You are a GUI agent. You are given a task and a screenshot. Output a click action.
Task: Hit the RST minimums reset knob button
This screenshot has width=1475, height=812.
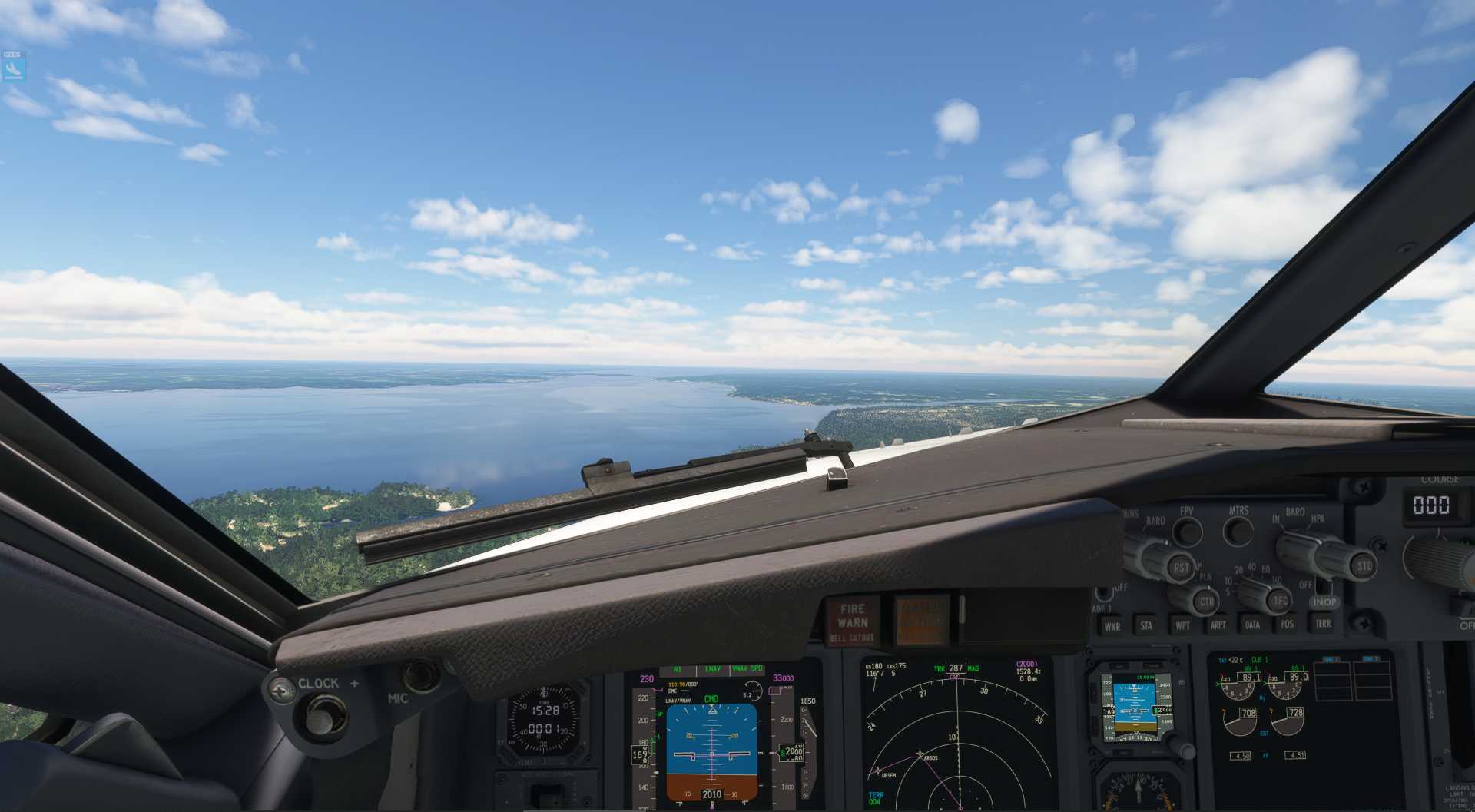pos(1180,568)
